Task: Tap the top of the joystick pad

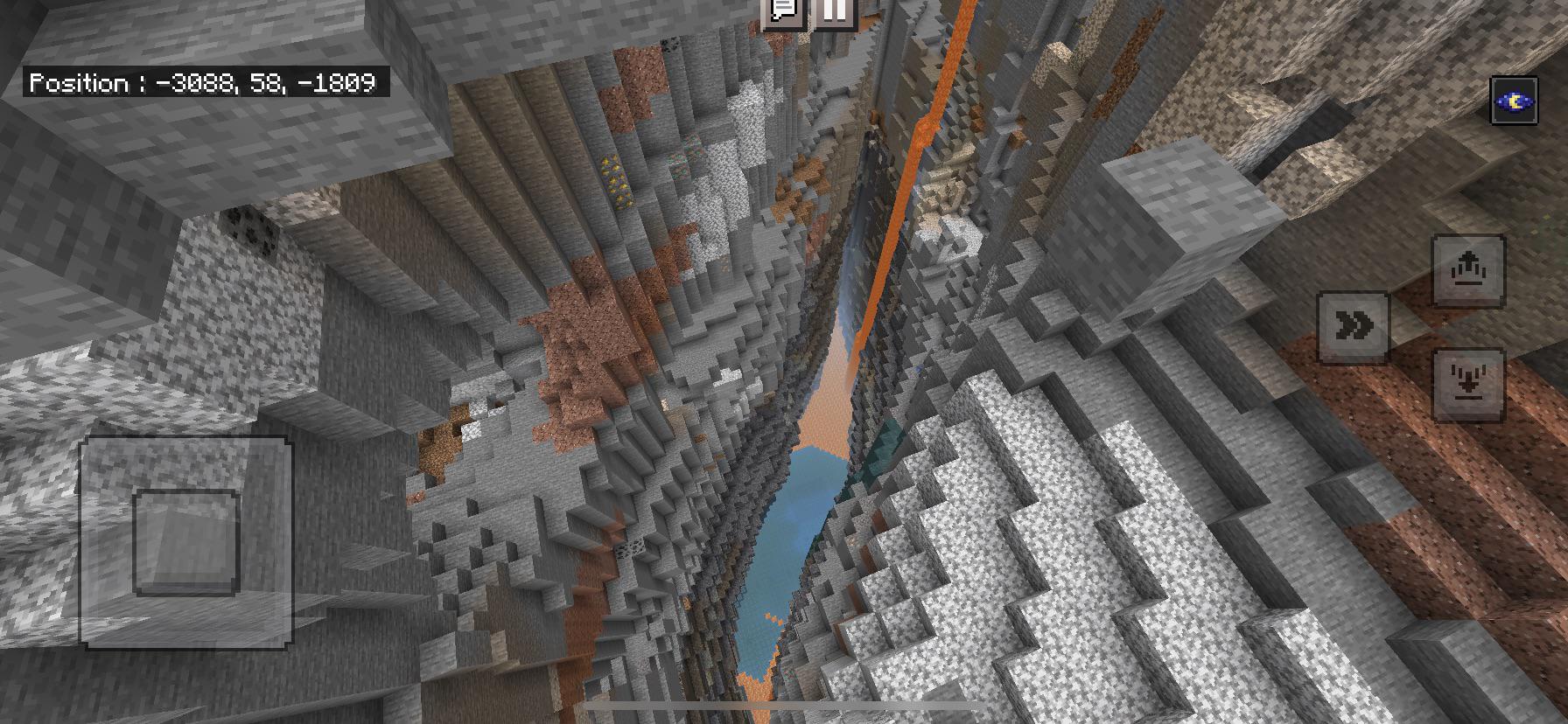Action: click(188, 459)
